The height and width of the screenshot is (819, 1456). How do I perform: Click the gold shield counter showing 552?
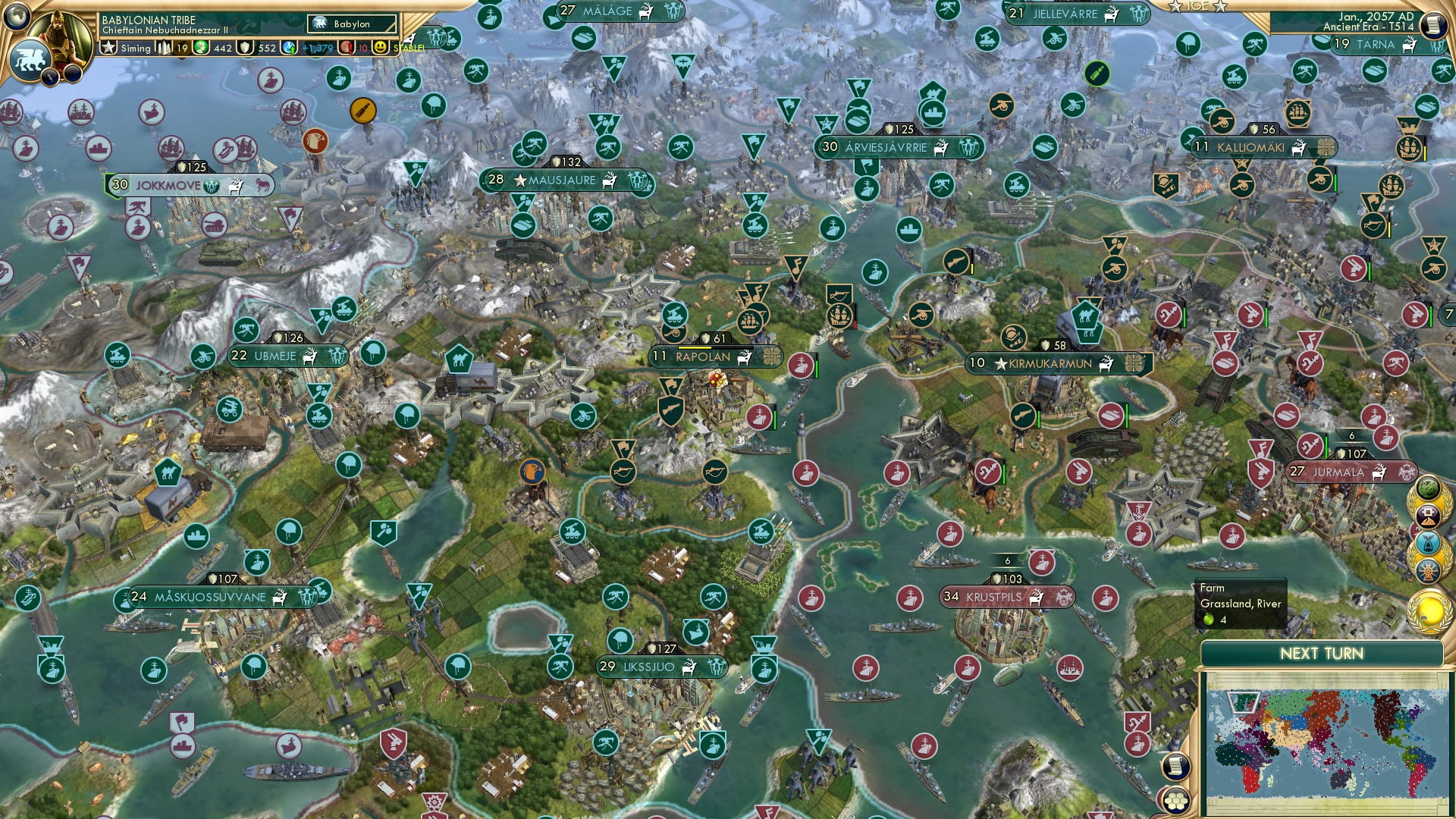pyautogui.click(x=245, y=47)
